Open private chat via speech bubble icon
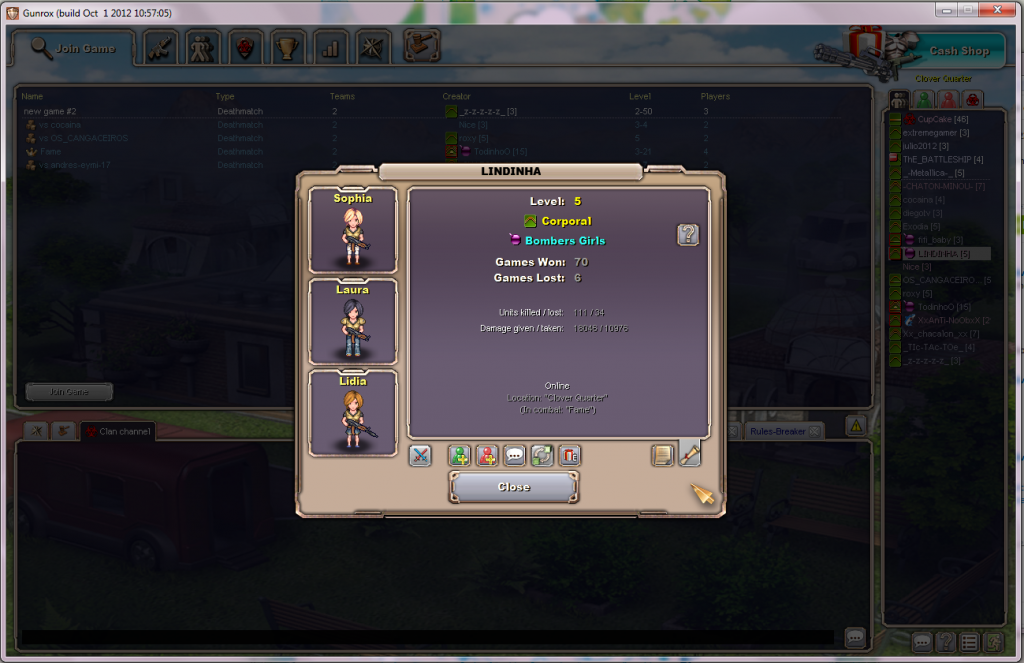 coord(515,456)
